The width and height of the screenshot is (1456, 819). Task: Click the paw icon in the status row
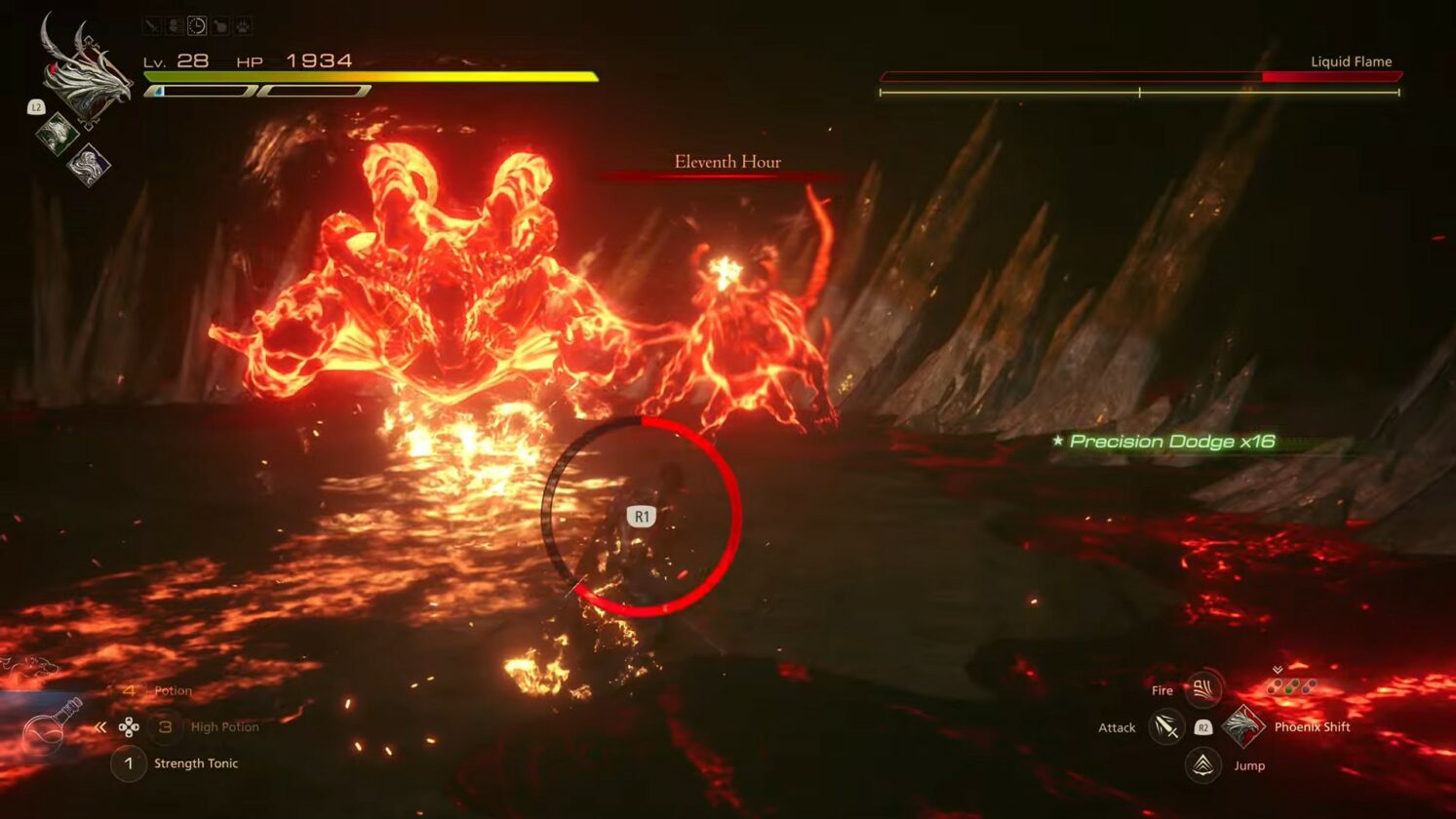pos(244,25)
